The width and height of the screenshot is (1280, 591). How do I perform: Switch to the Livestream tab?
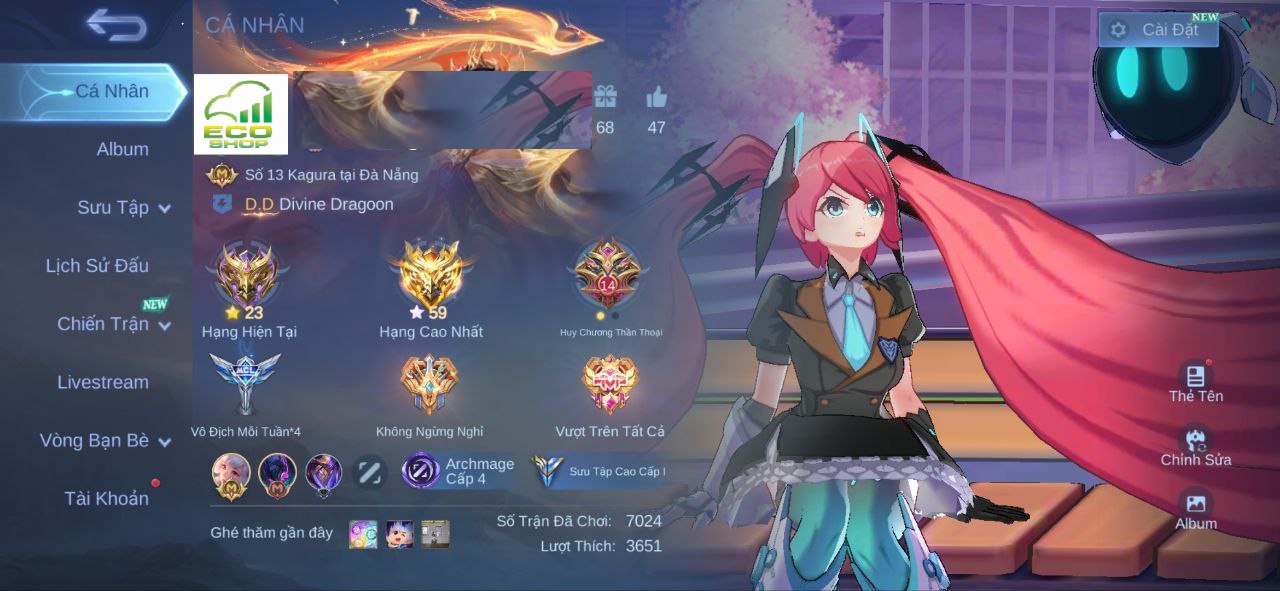click(x=102, y=382)
